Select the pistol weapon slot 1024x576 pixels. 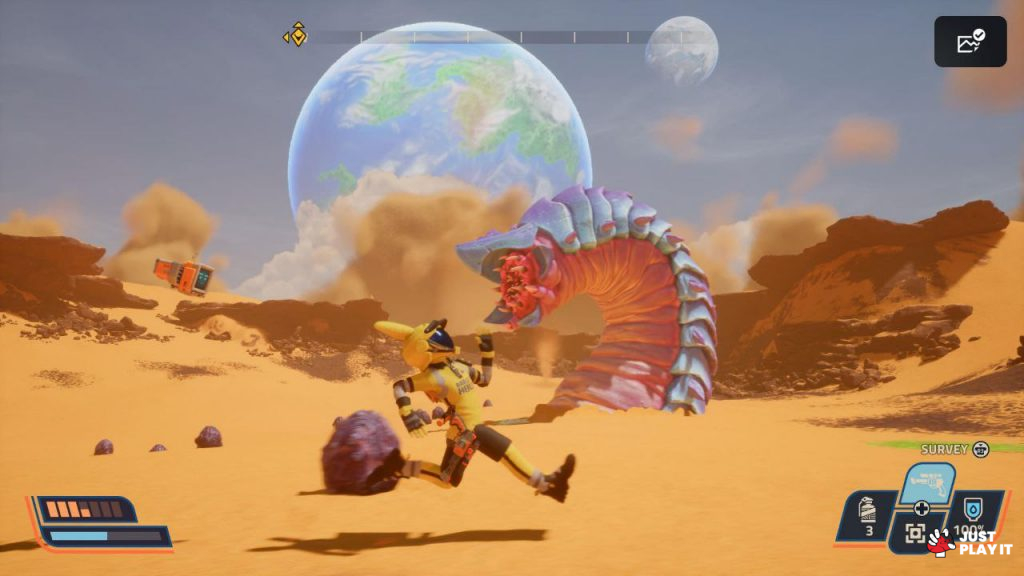tap(926, 485)
